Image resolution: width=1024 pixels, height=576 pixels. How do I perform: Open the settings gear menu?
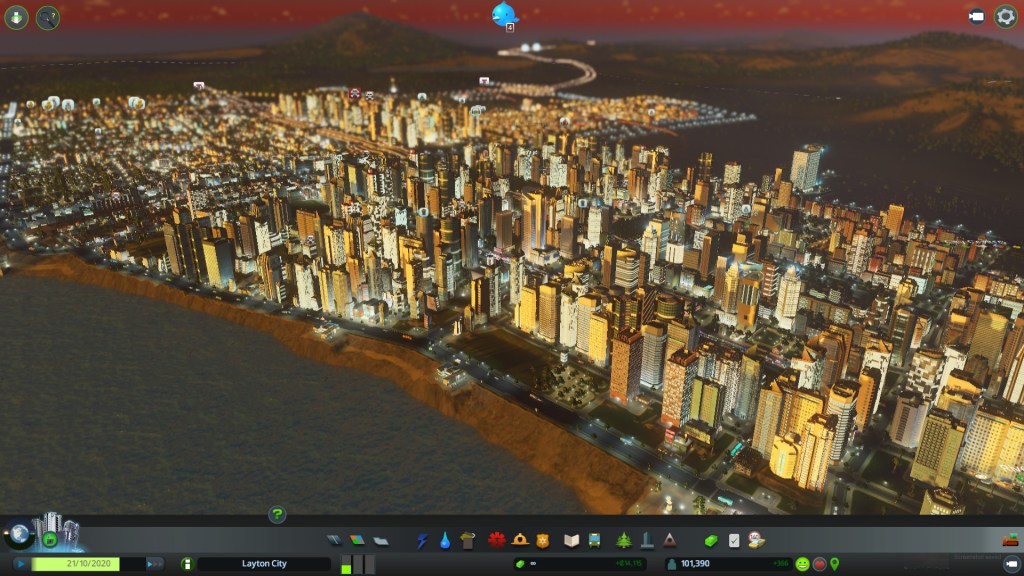[x=1005, y=16]
